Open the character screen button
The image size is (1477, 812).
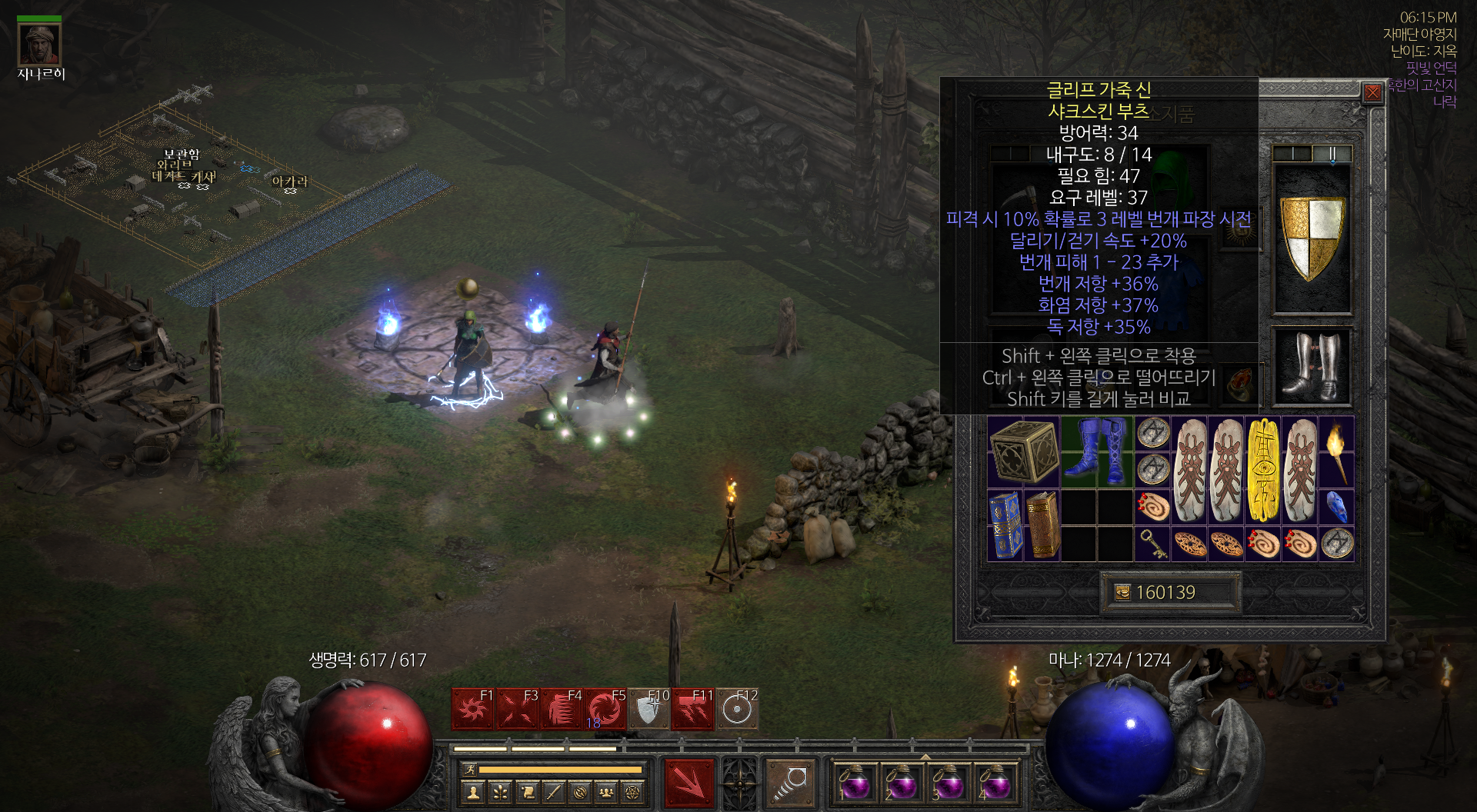click(x=474, y=792)
